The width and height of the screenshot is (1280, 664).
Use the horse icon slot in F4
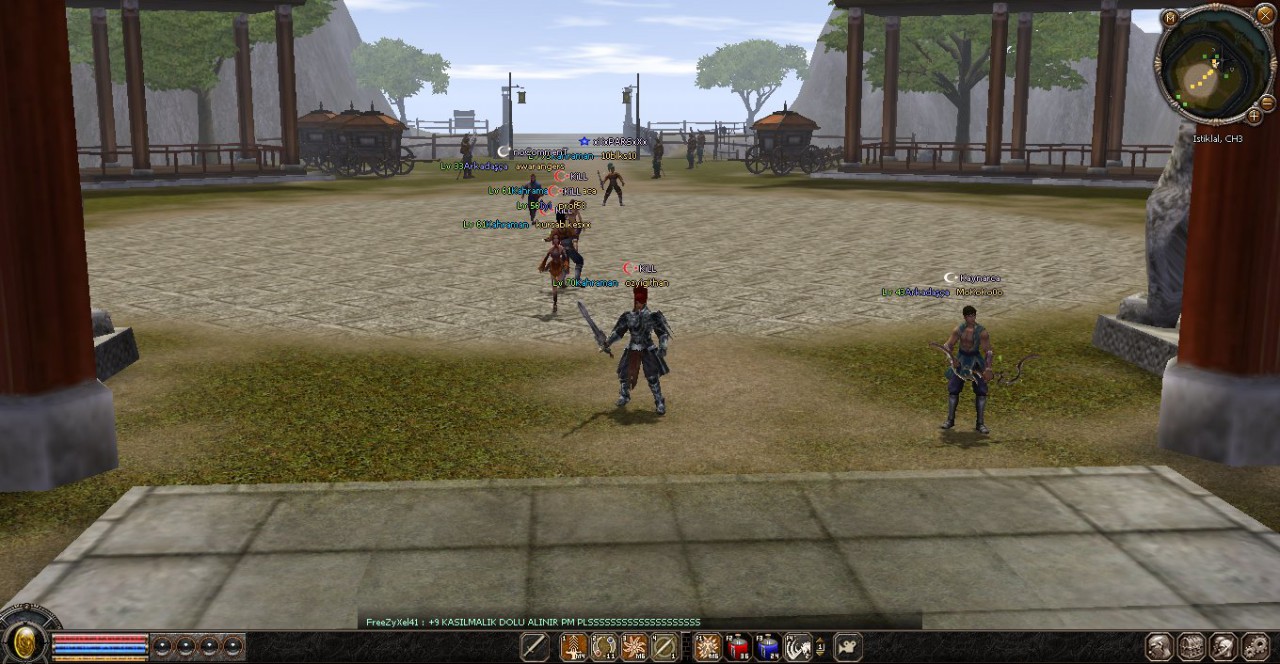798,647
